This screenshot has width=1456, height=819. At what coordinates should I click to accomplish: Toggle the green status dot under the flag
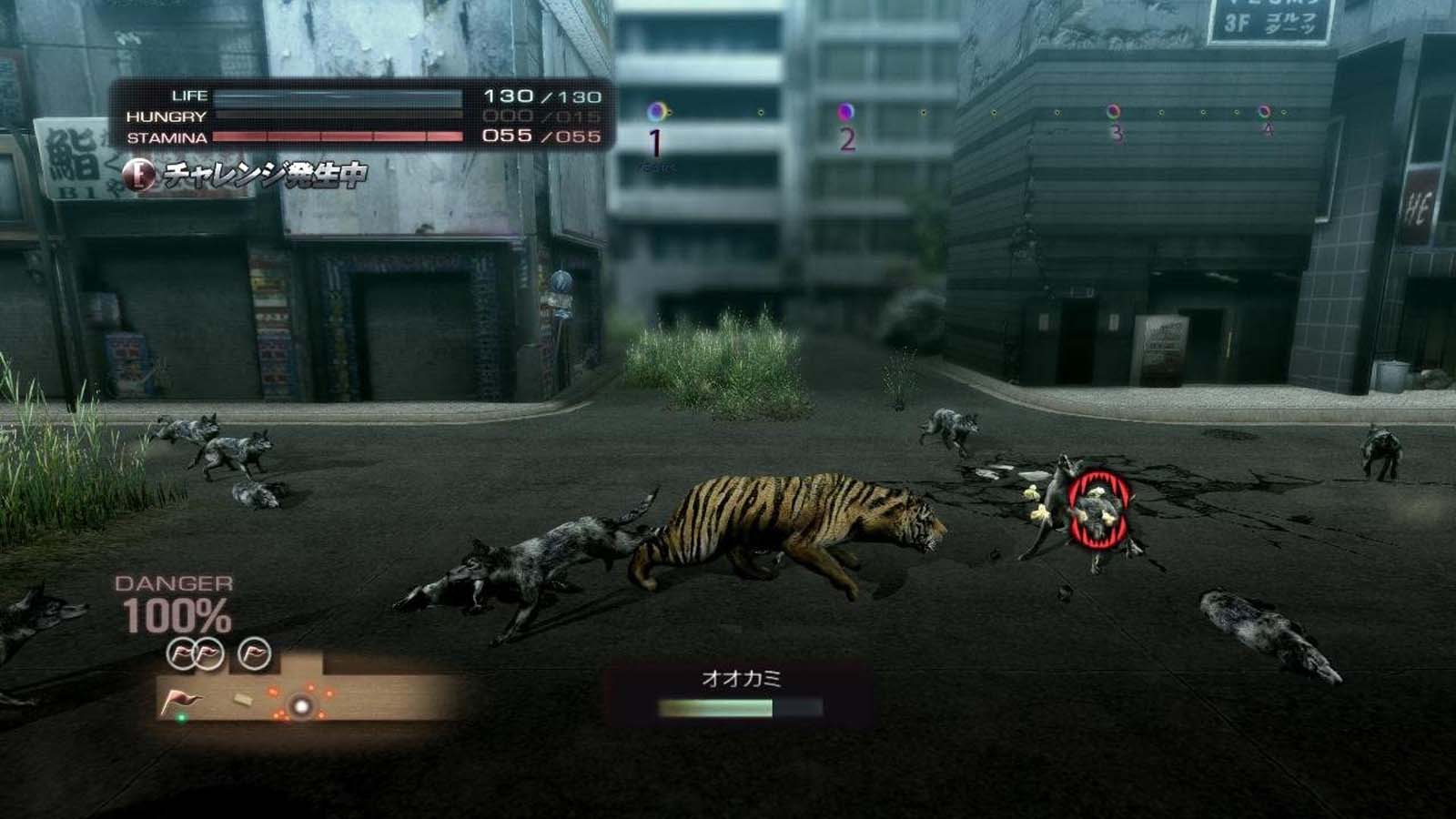tap(182, 718)
